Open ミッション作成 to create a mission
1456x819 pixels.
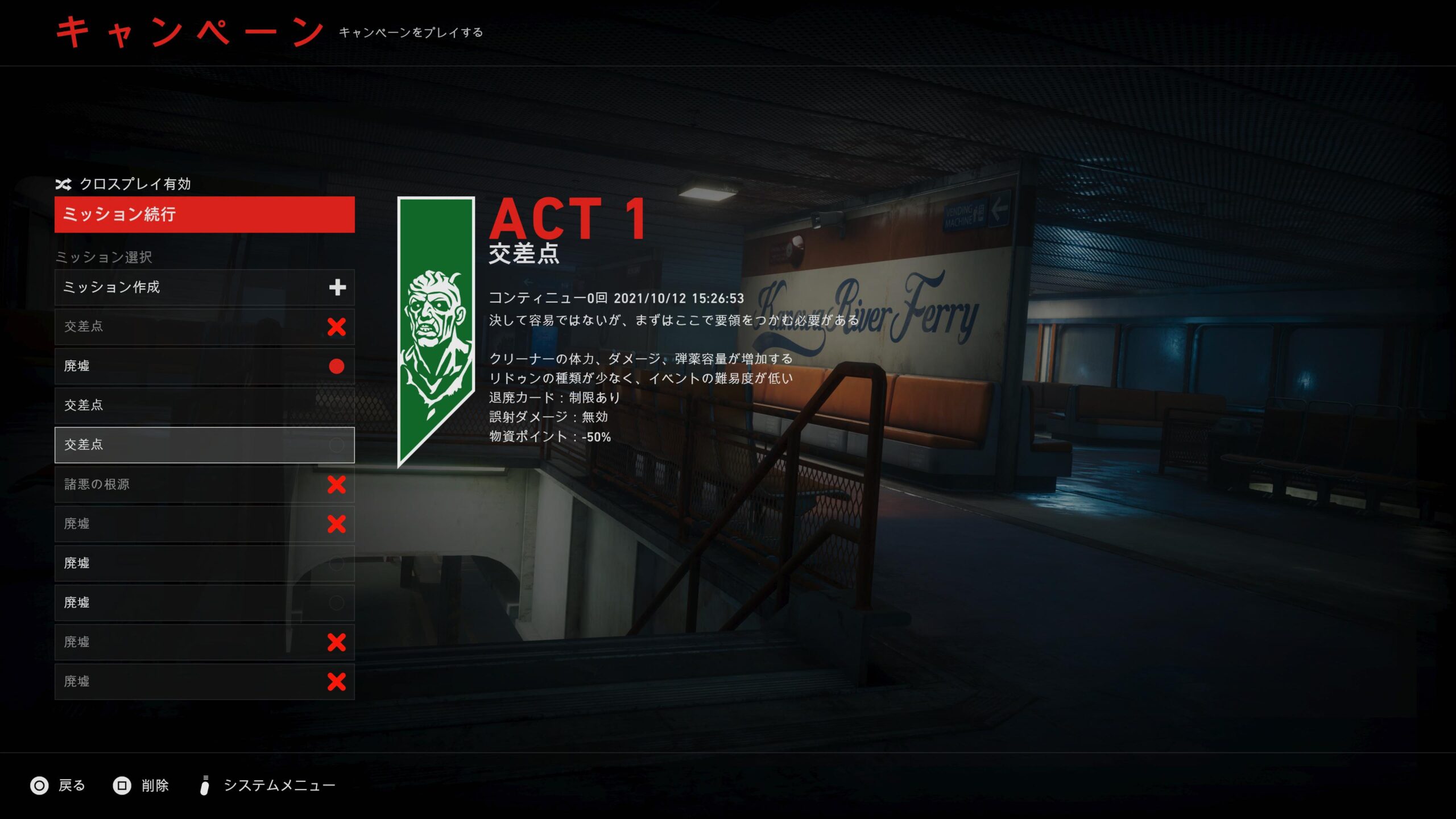[204, 287]
